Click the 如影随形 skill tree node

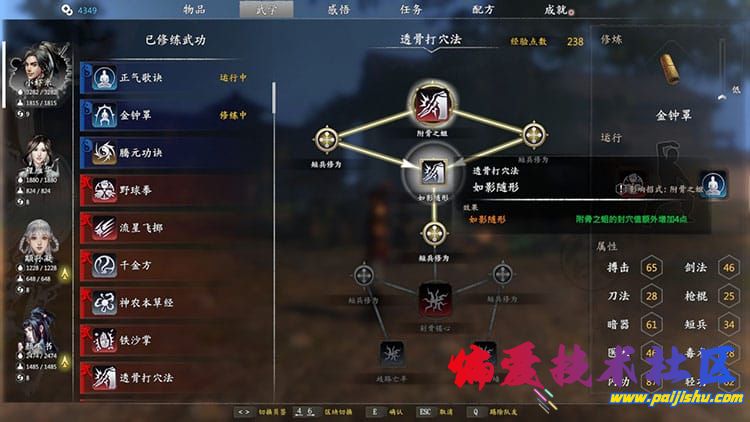point(433,173)
